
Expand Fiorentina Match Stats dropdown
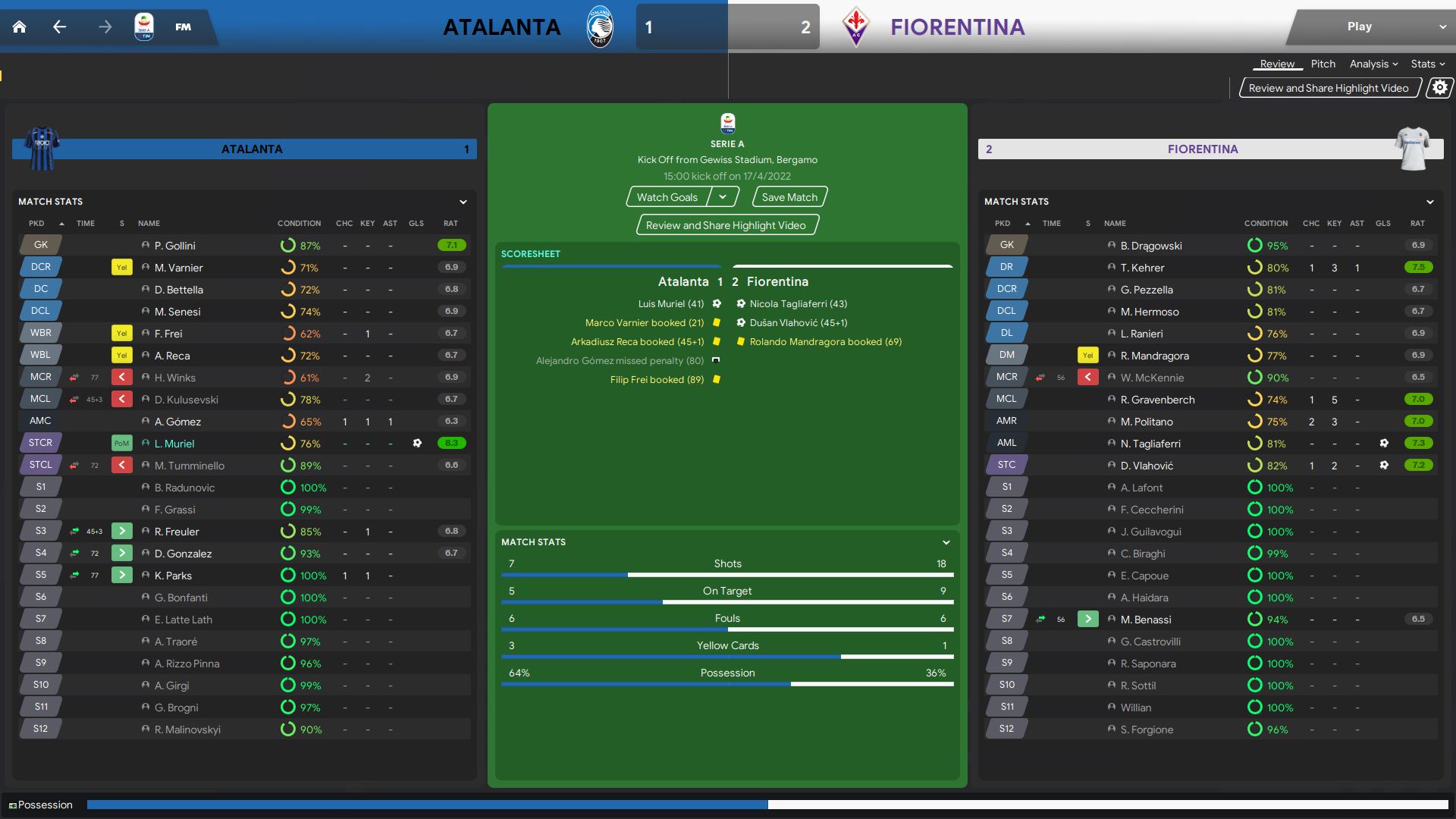pyautogui.click(x=1429, y=202)
